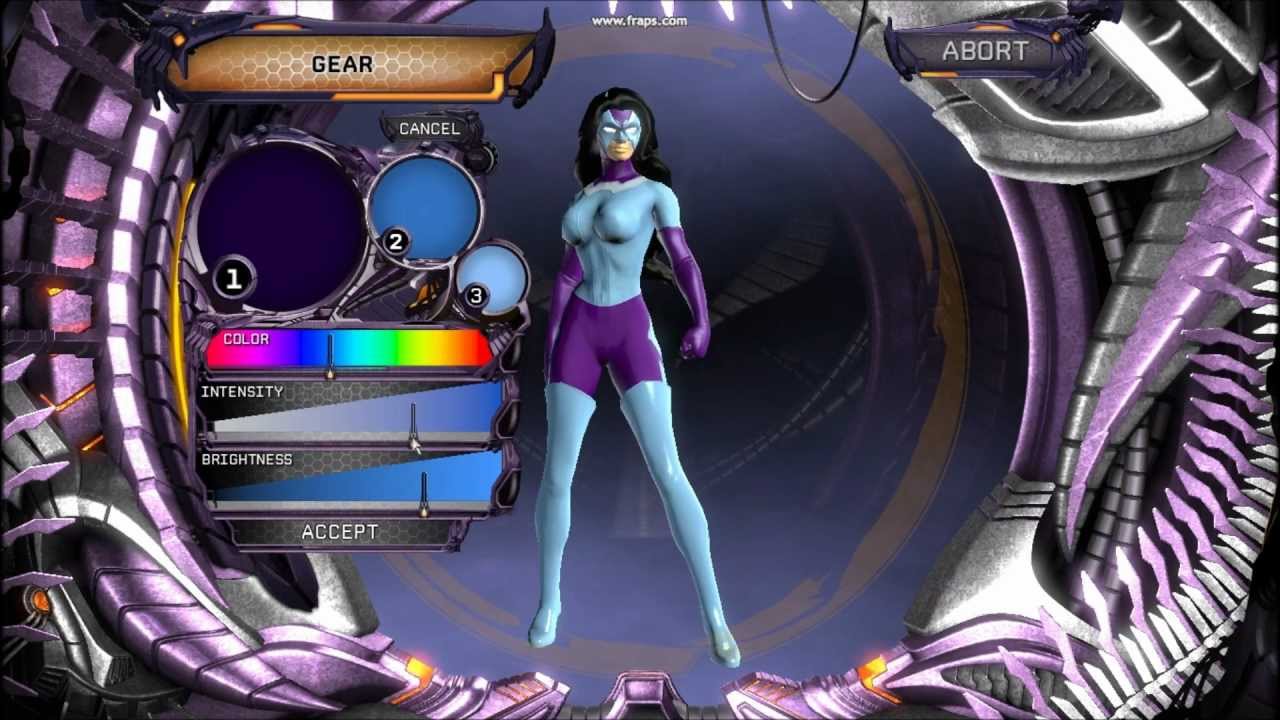Click the Cancel button above the swatches
The height and width of the screenshot is (720, 1280).
[429, 129]
